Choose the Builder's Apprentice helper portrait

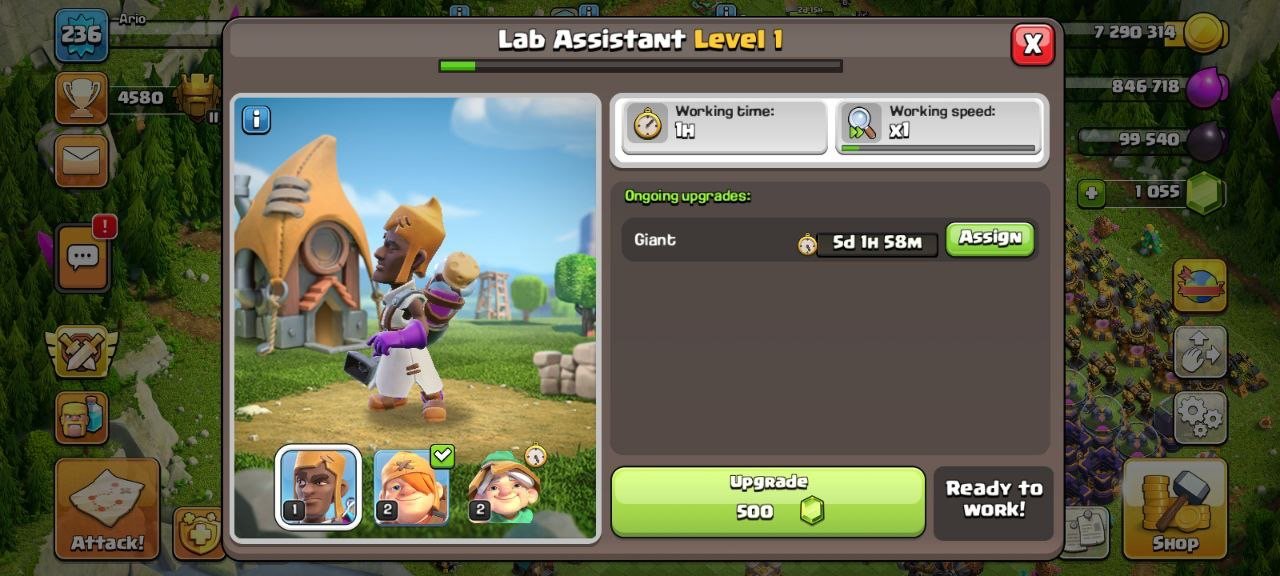(411, 487)
